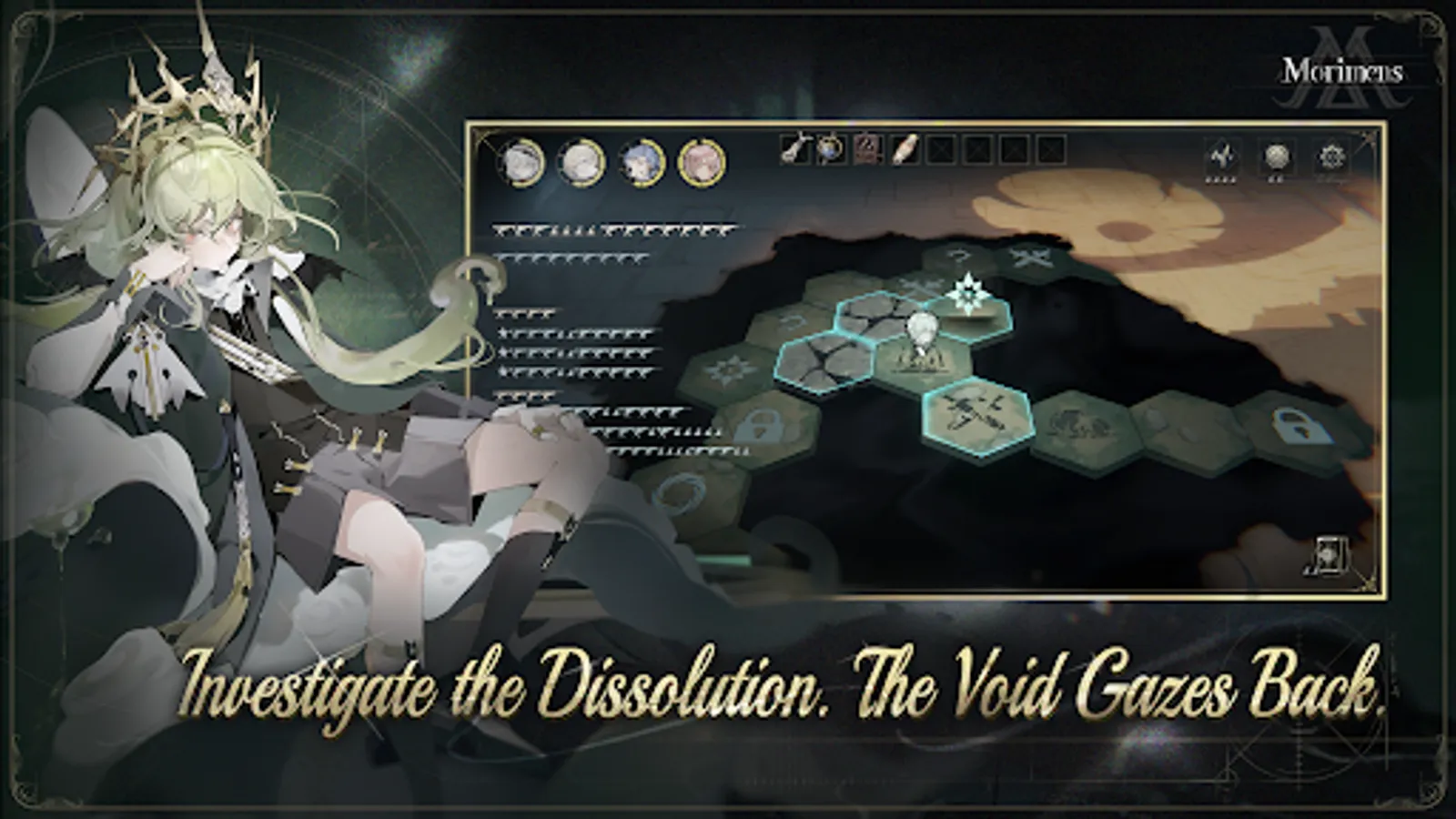
Task: Click the Morimens logo in the top right
Action: [x=1342, y=68]
